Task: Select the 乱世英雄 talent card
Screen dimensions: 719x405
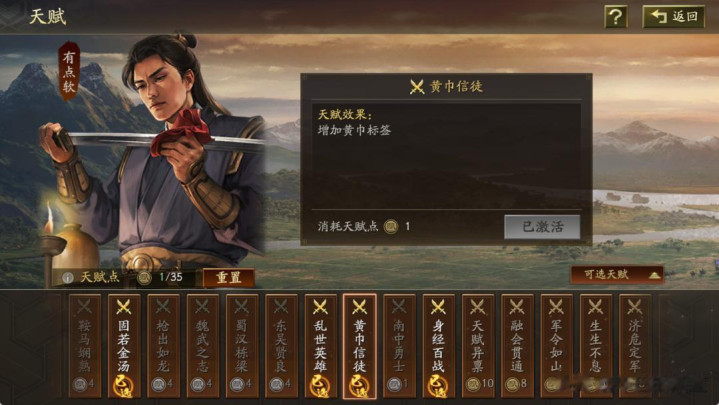Action: (x=320, y=345)
